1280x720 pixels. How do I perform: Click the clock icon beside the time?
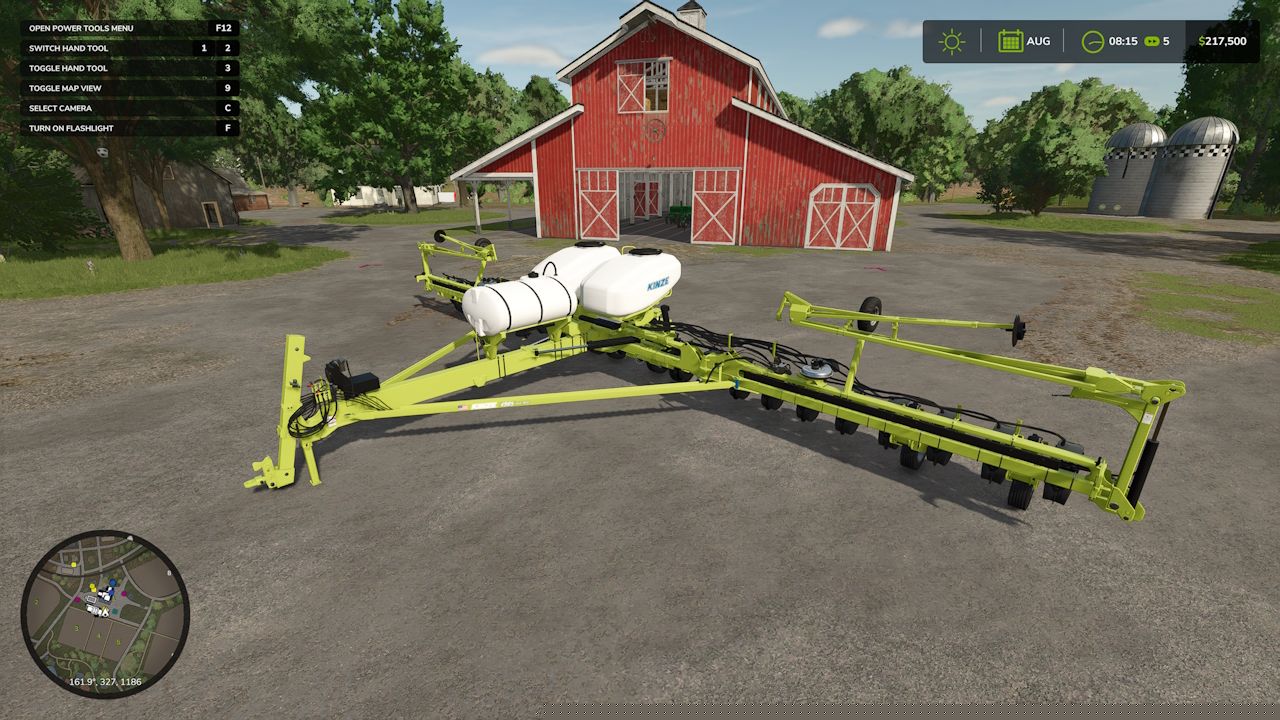tap(1093, 41)
